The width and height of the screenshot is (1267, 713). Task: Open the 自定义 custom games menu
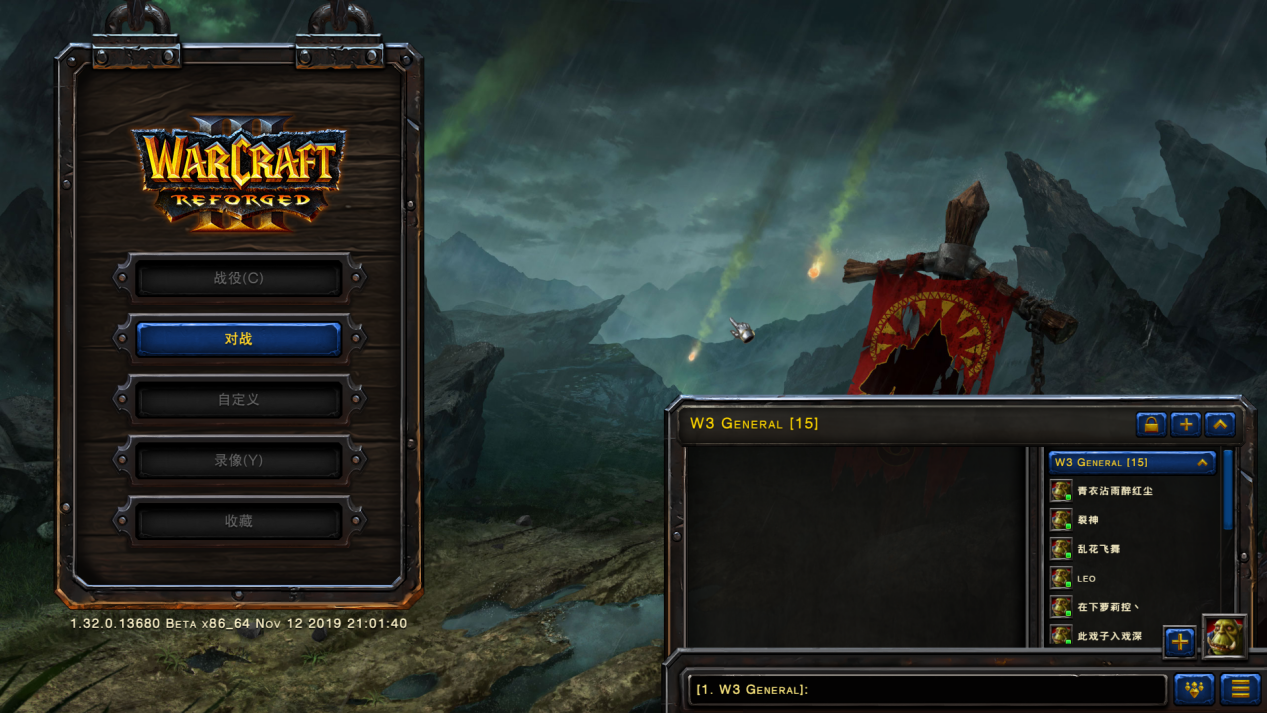(x=238, y=400)
